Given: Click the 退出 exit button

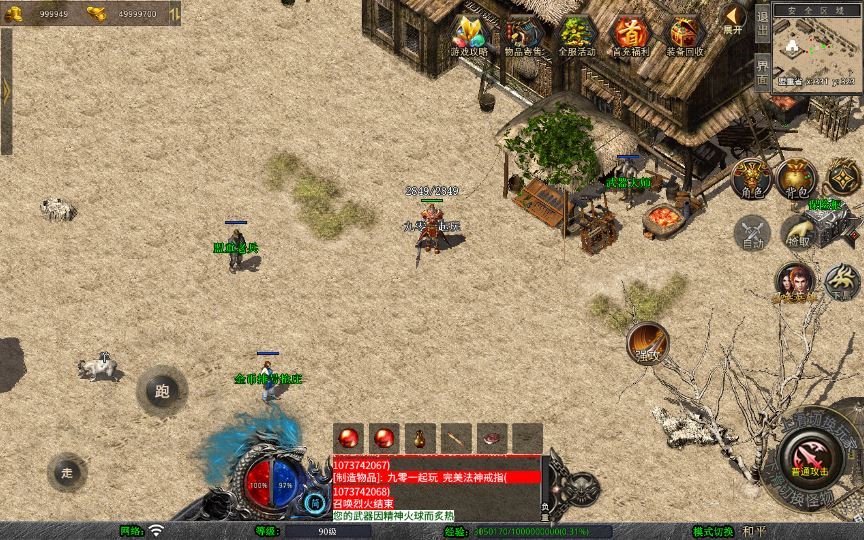Looking at the screenshot, I should 762,22.
